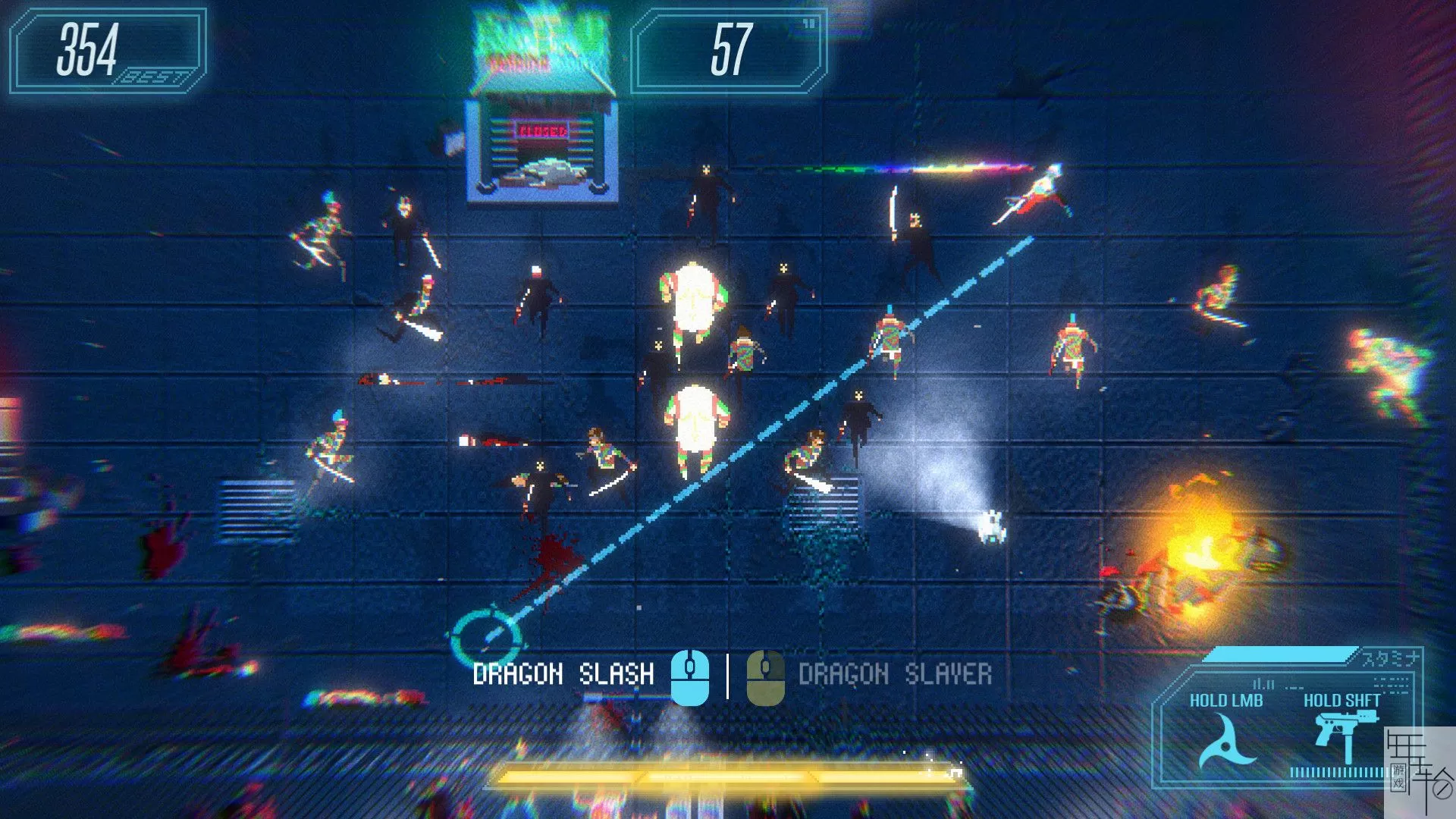
Task: Choose the Dragon Slash ability label
Action: point(563,674)
